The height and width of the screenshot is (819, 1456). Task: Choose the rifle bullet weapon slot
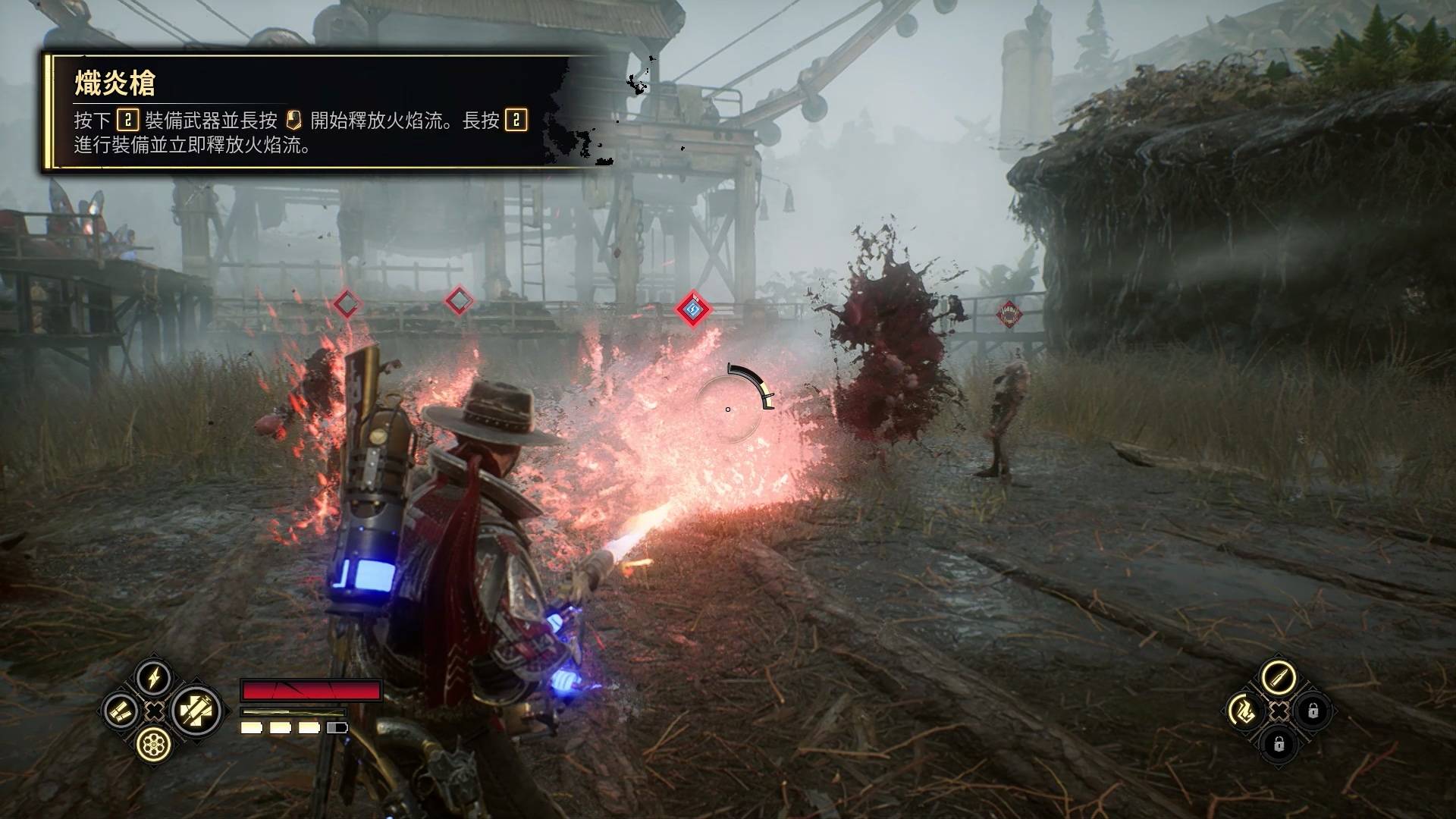pos(1279,677)
